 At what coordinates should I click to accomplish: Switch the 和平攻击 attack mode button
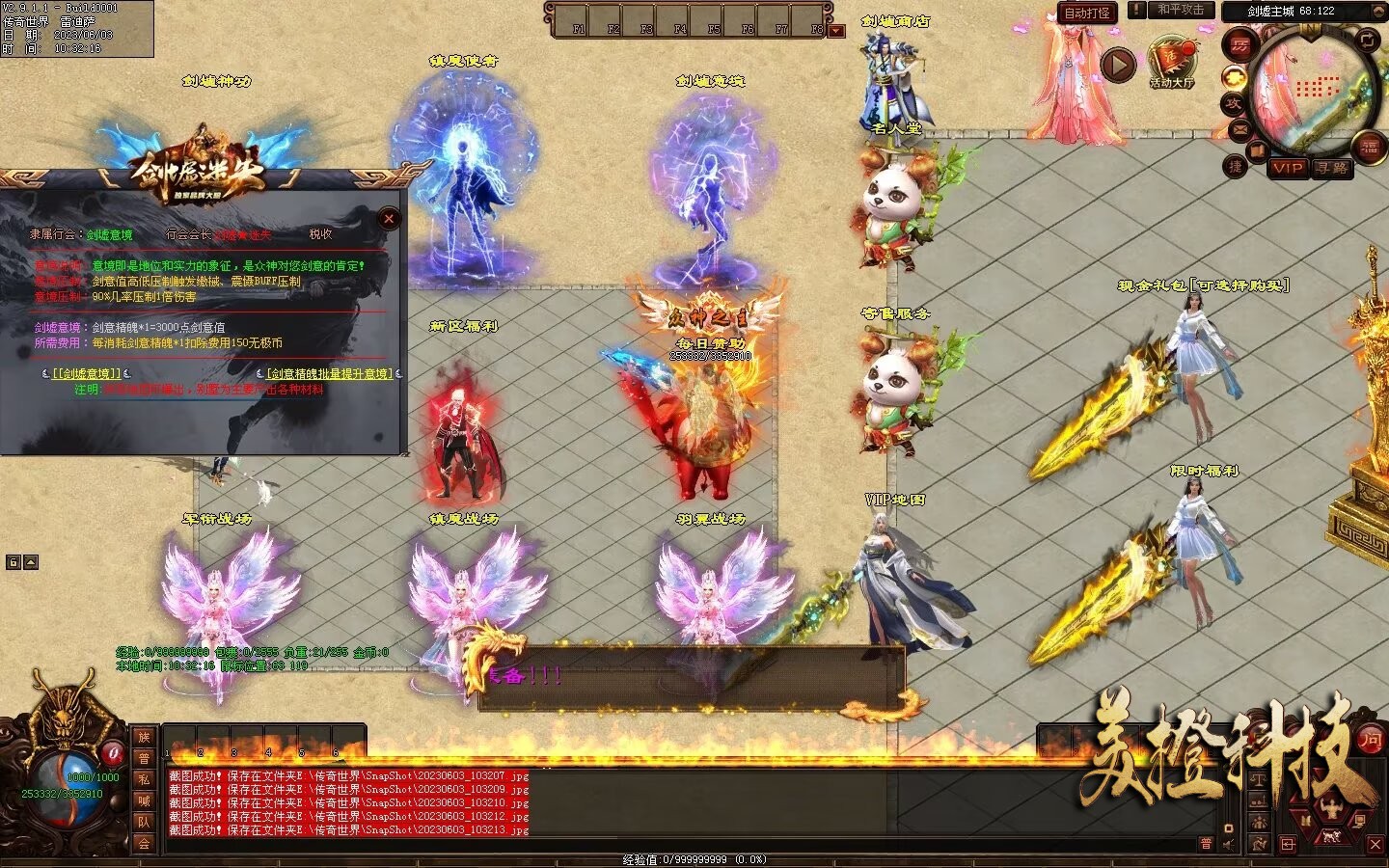(x=1181, y=10)
